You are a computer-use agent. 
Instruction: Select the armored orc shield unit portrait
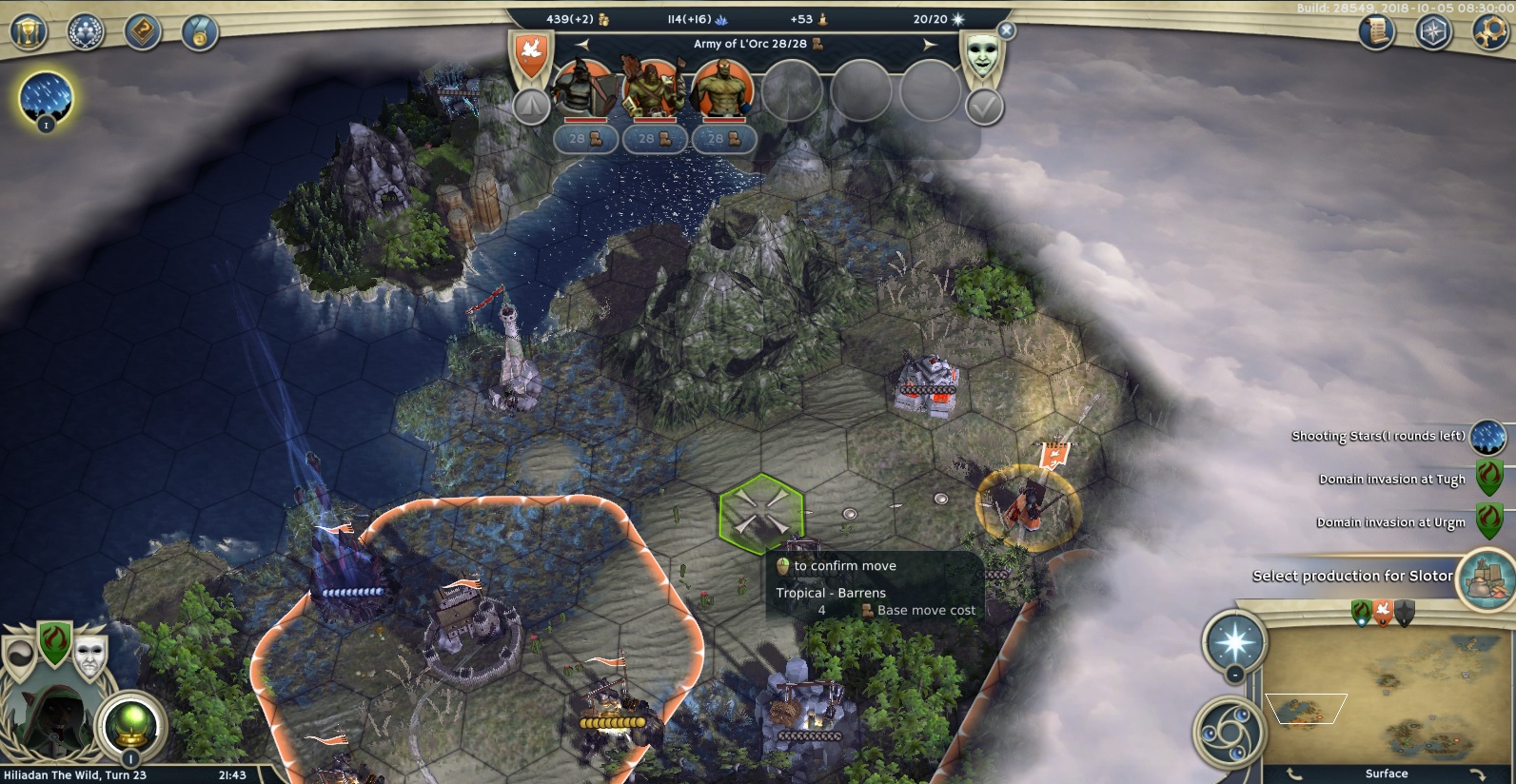pos(582,90)
